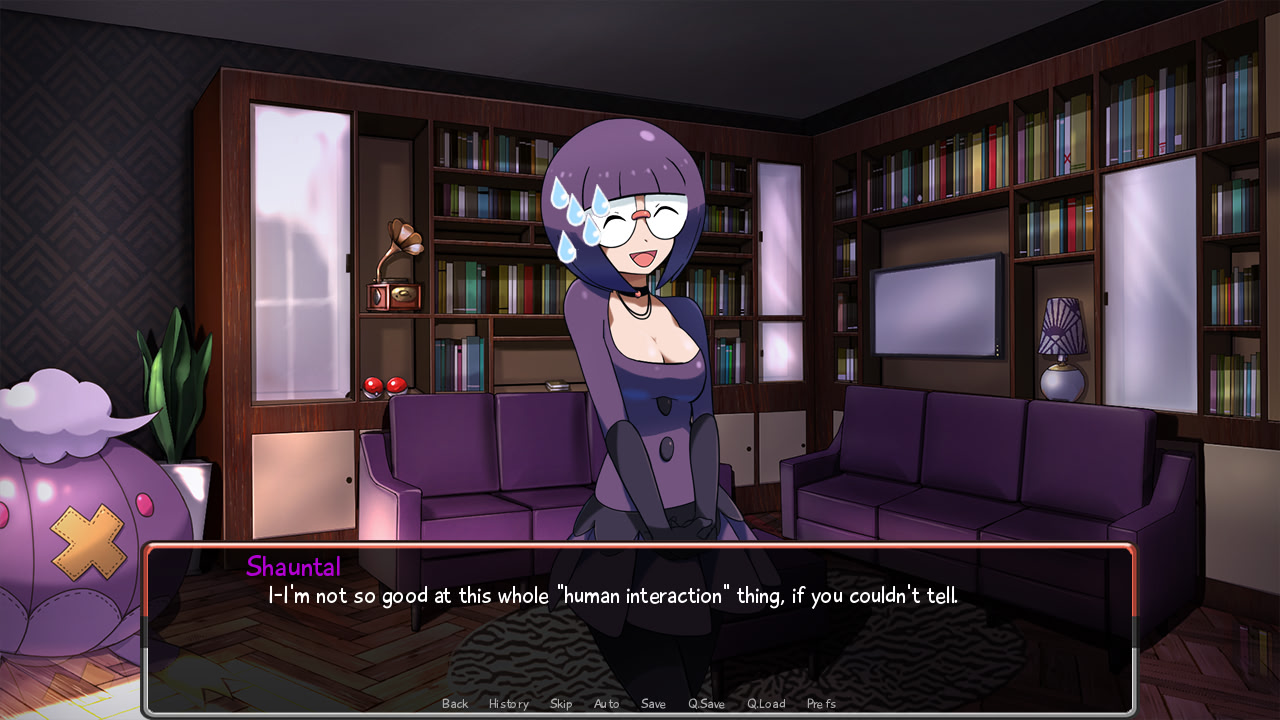
Task: Click Q.Load to quick load
Action: click(766, 704)
